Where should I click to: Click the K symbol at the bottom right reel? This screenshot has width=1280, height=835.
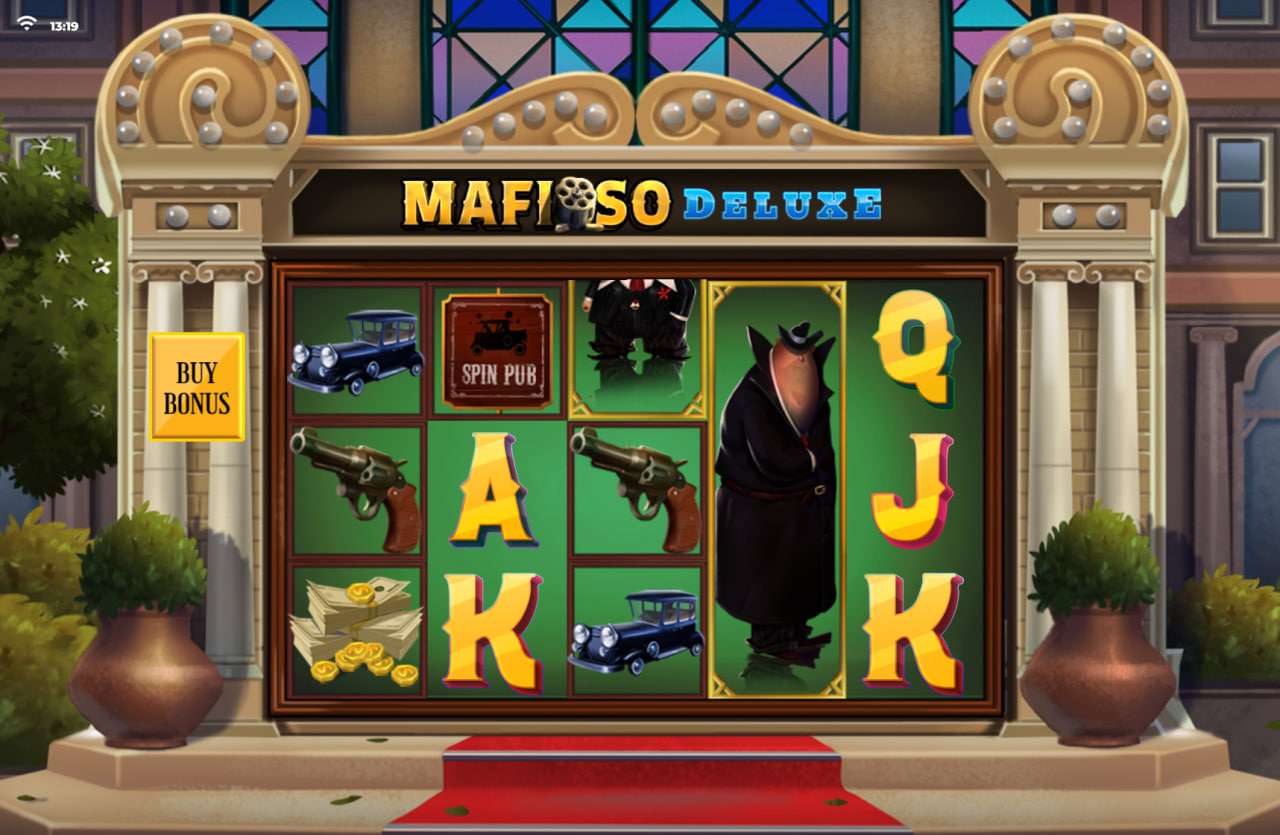(915, 630)
